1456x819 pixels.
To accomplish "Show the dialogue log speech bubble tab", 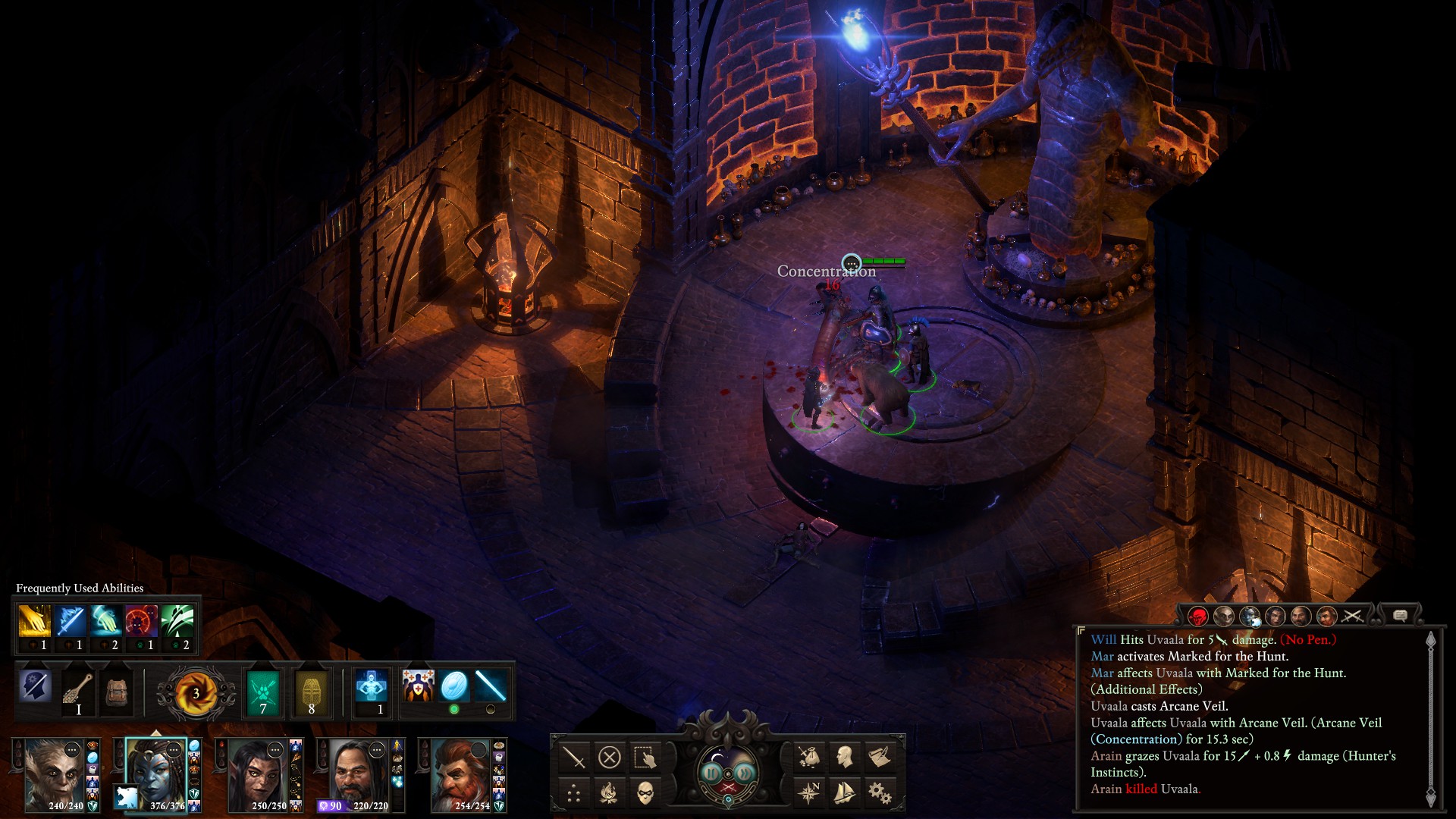I will click(x=1400, y=616).
